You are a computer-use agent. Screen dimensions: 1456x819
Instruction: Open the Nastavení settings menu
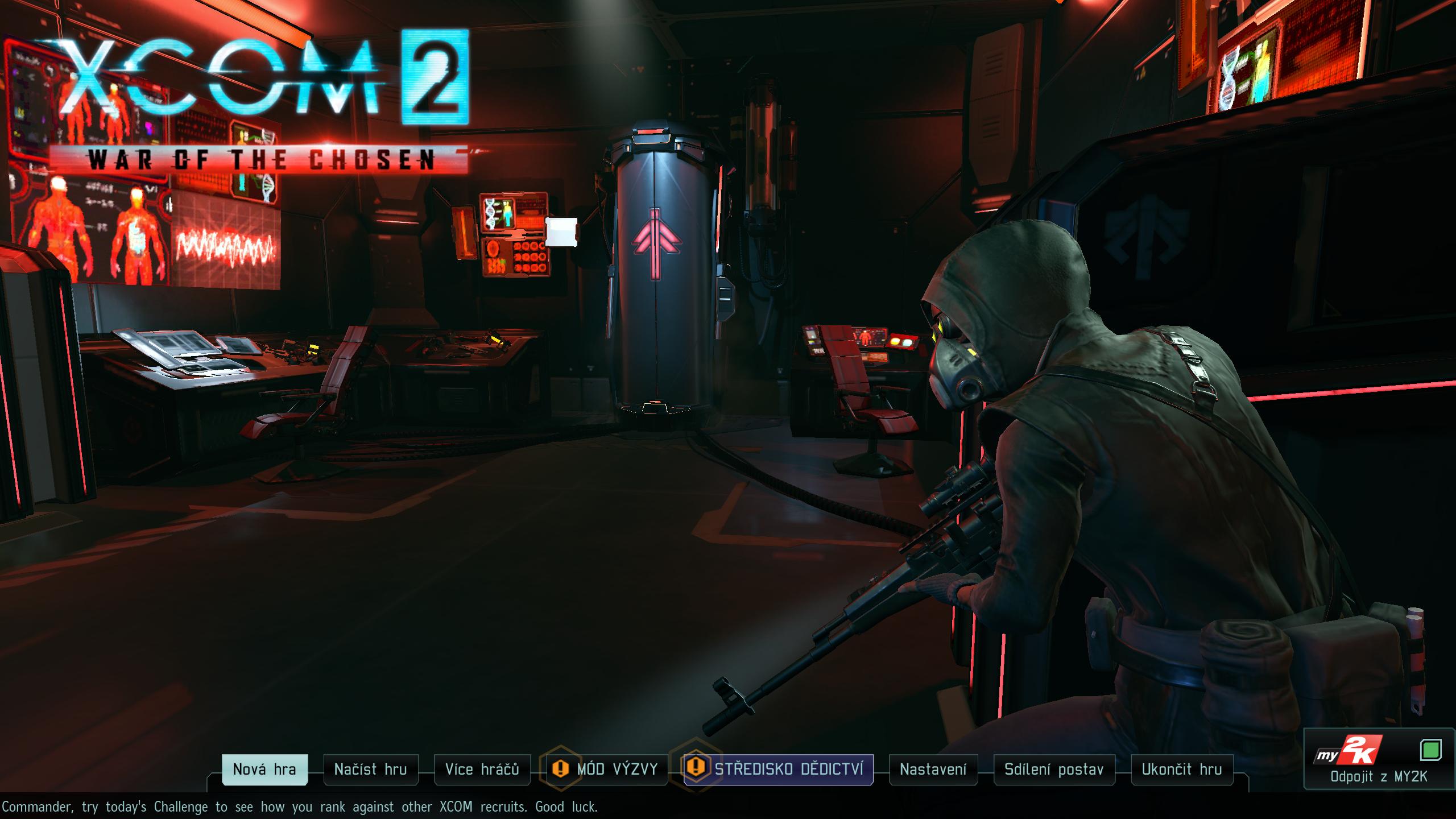coord(933,770)
